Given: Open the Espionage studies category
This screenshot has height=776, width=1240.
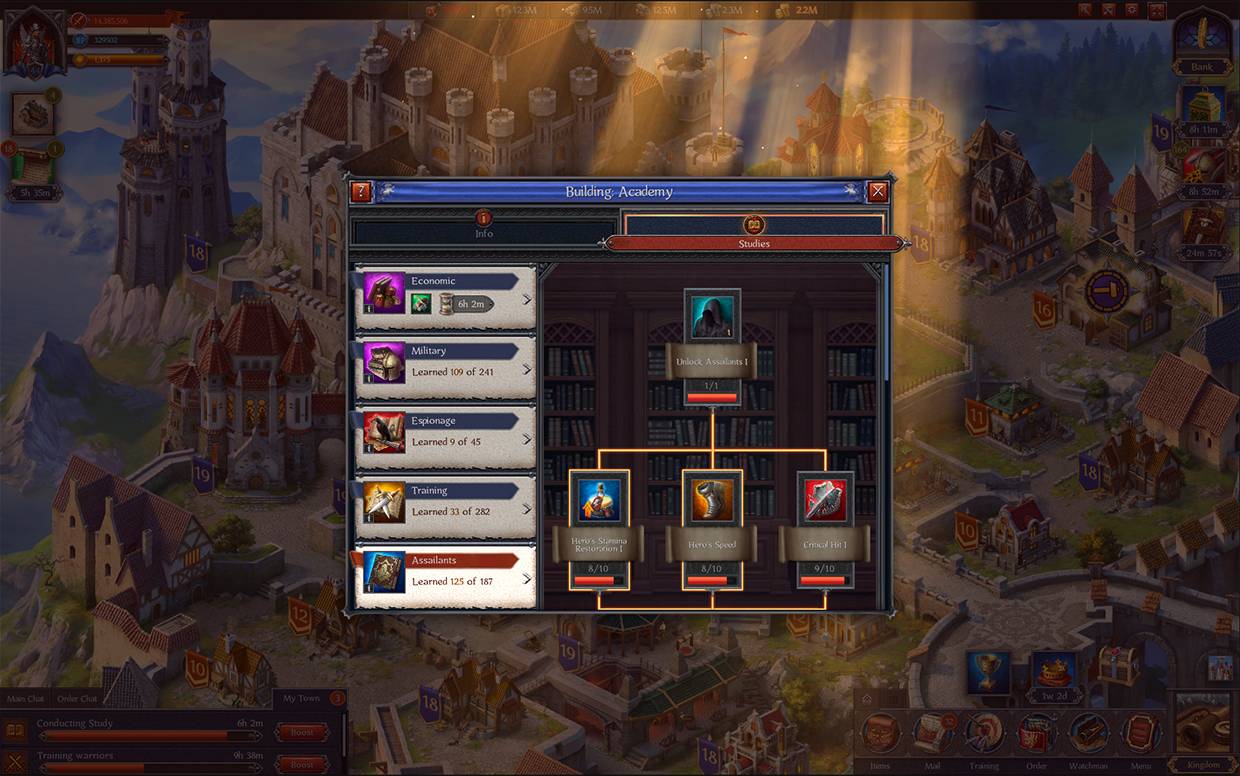Looking at the screenshot, I should [x=445, y=436].
